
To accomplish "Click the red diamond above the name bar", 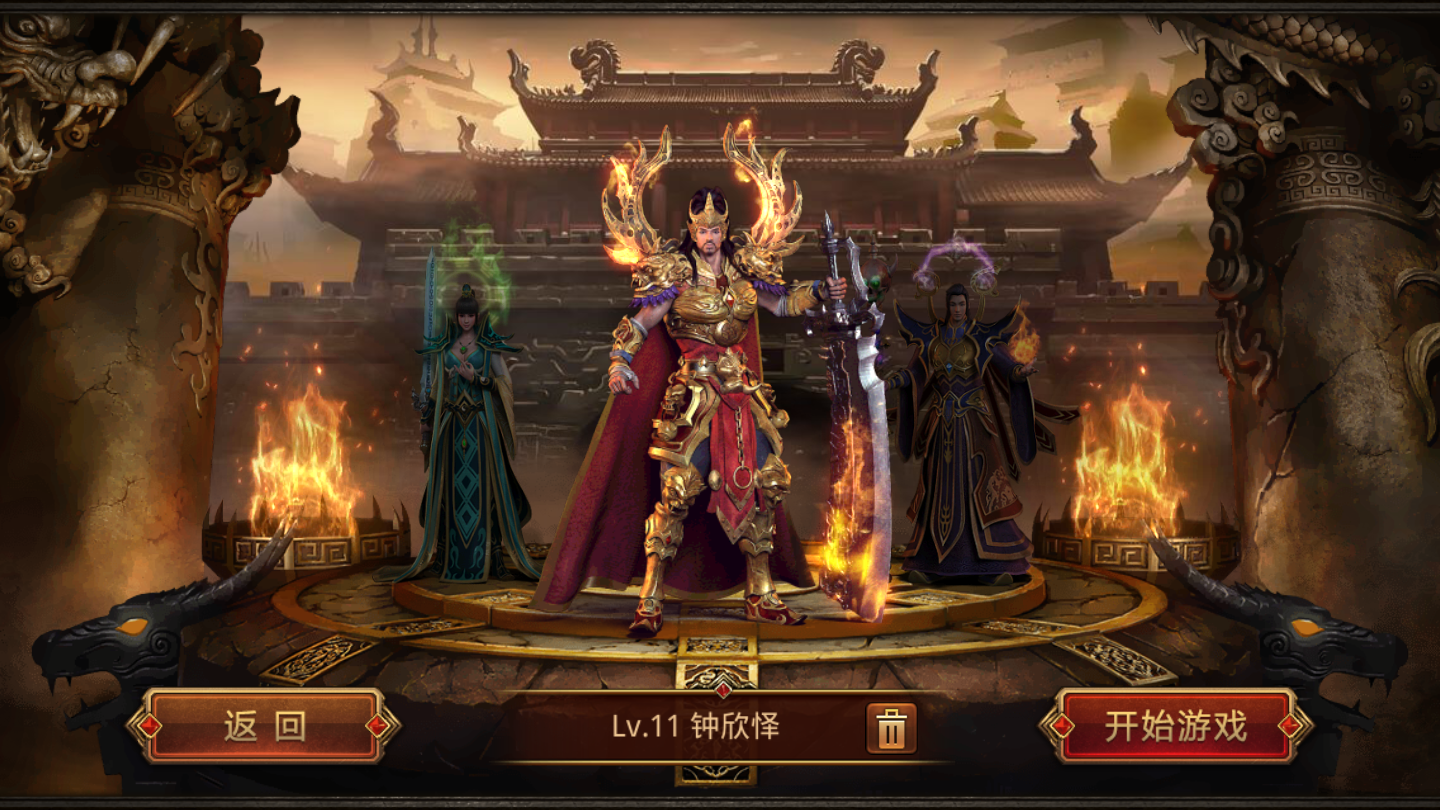I will click(x=725, y=688).
